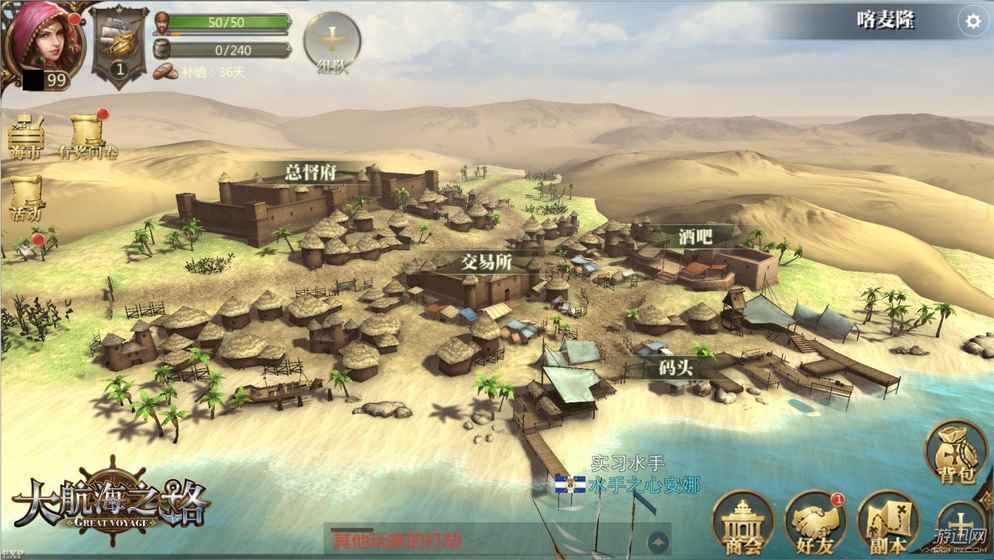Select the ship fleet badge
The height and width of the screenshot is (560, 994).
point(119,45)
